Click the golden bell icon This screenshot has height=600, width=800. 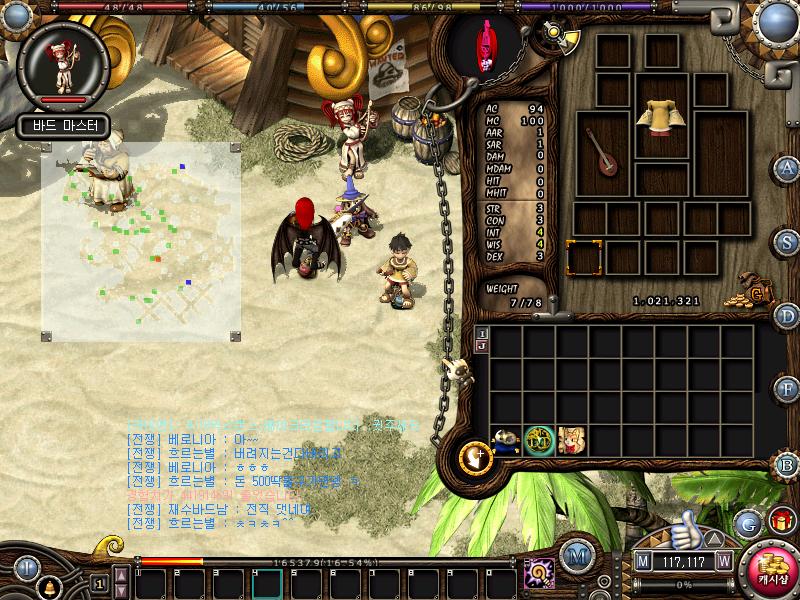pyautogui.click(x=44, y=586)
